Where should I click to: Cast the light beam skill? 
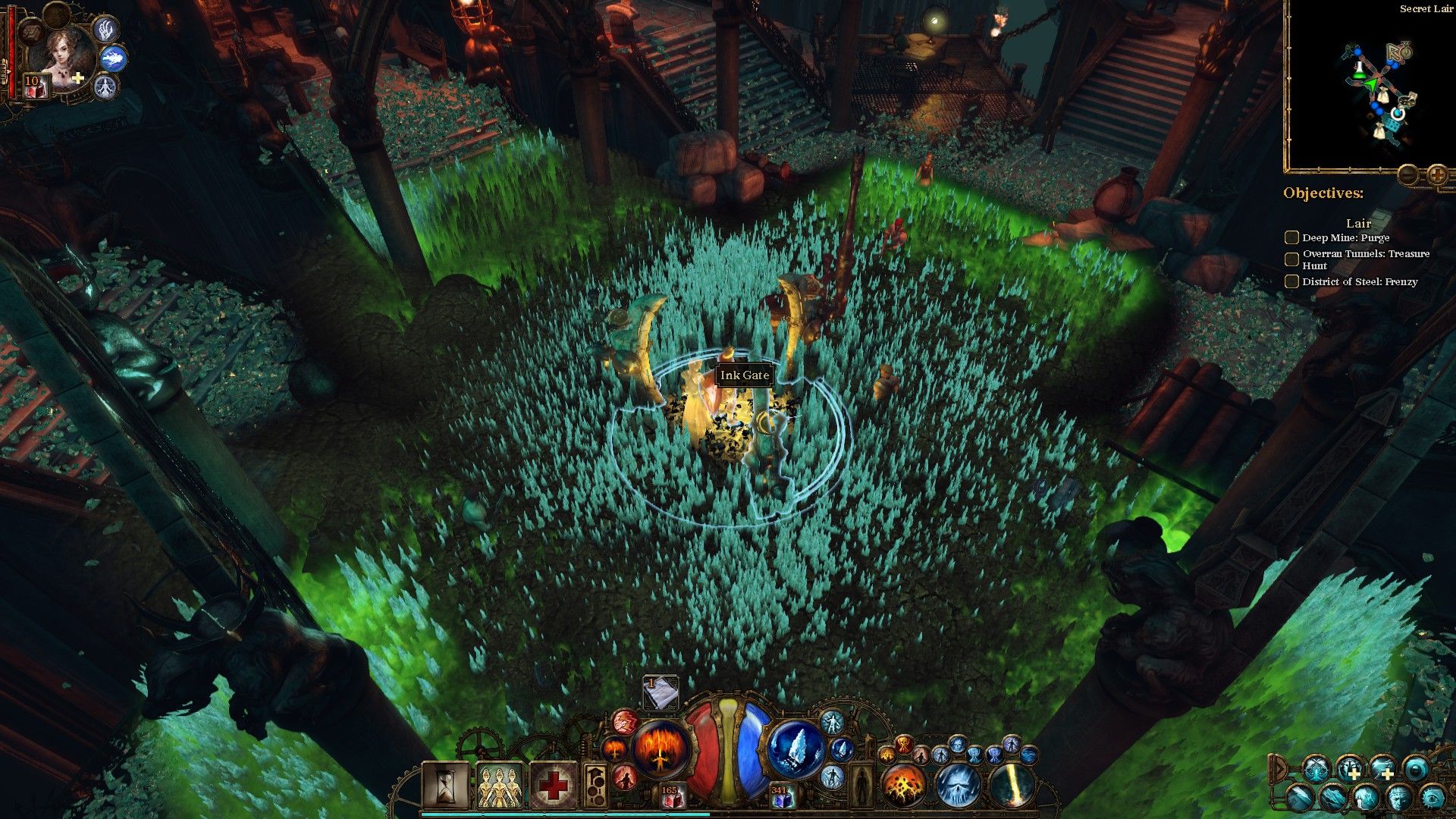click(1012, 784)
